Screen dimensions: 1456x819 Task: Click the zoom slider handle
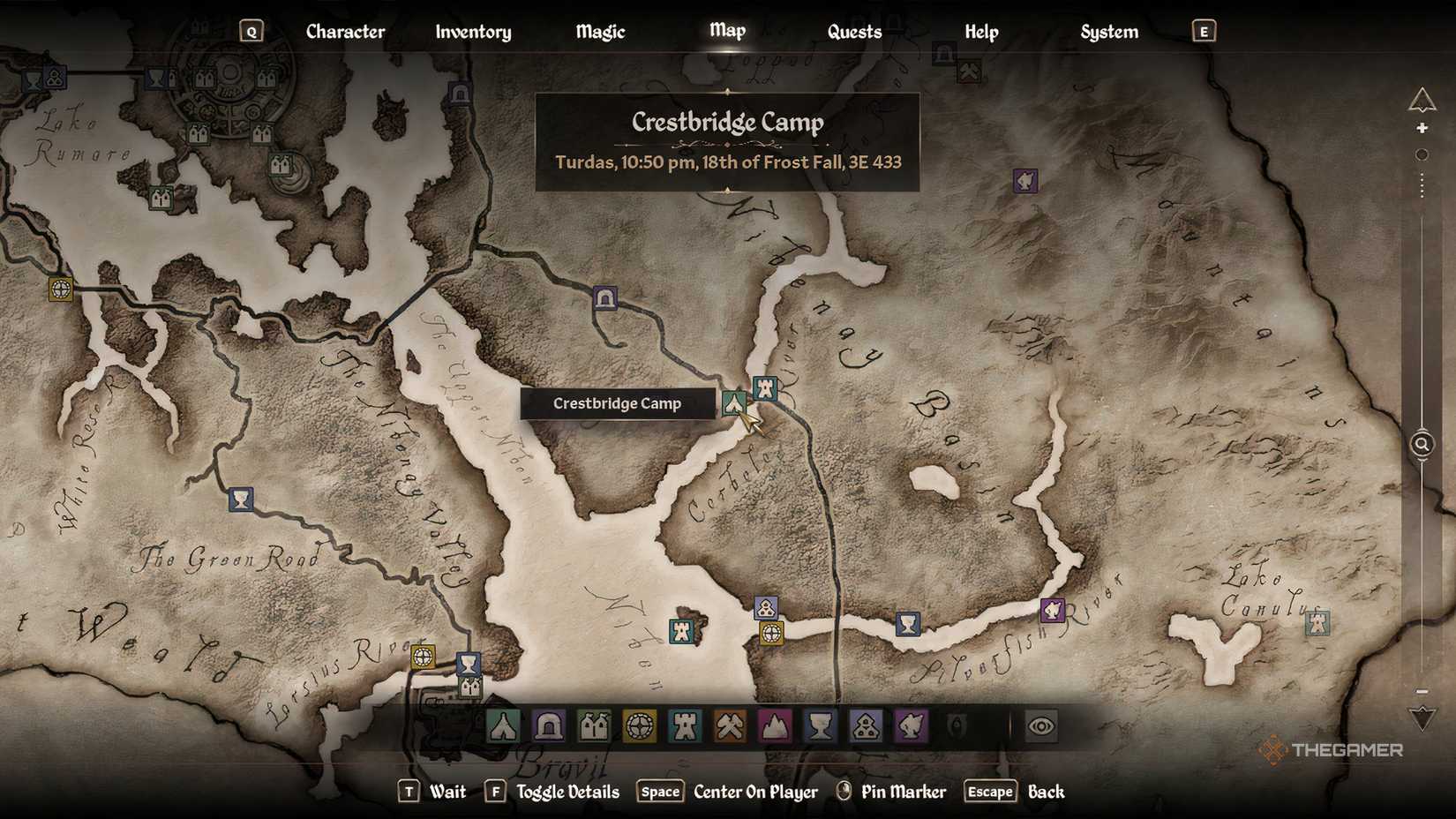(x=1422, y=154)
